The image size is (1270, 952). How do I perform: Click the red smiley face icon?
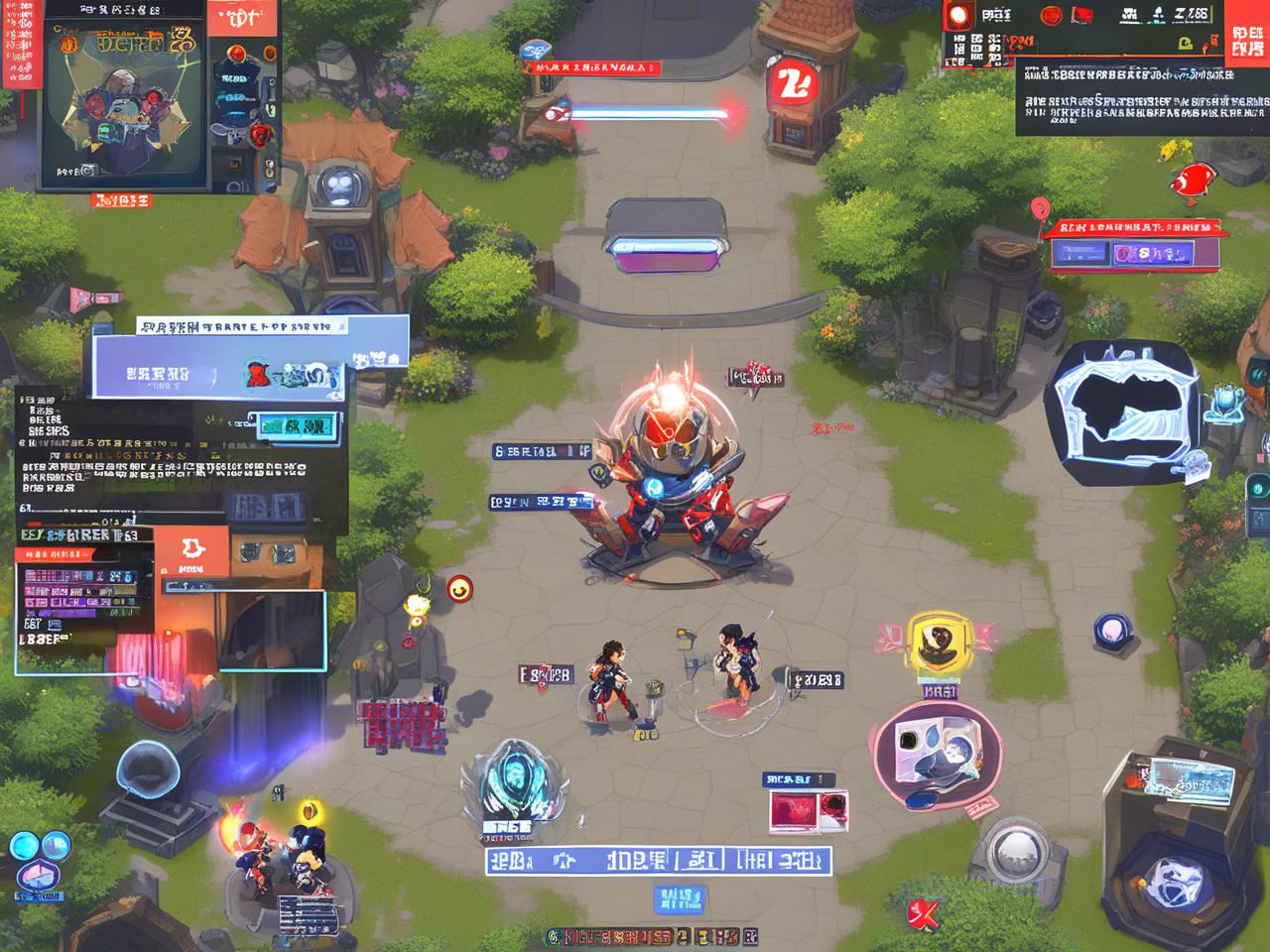(x=459, y=589)
